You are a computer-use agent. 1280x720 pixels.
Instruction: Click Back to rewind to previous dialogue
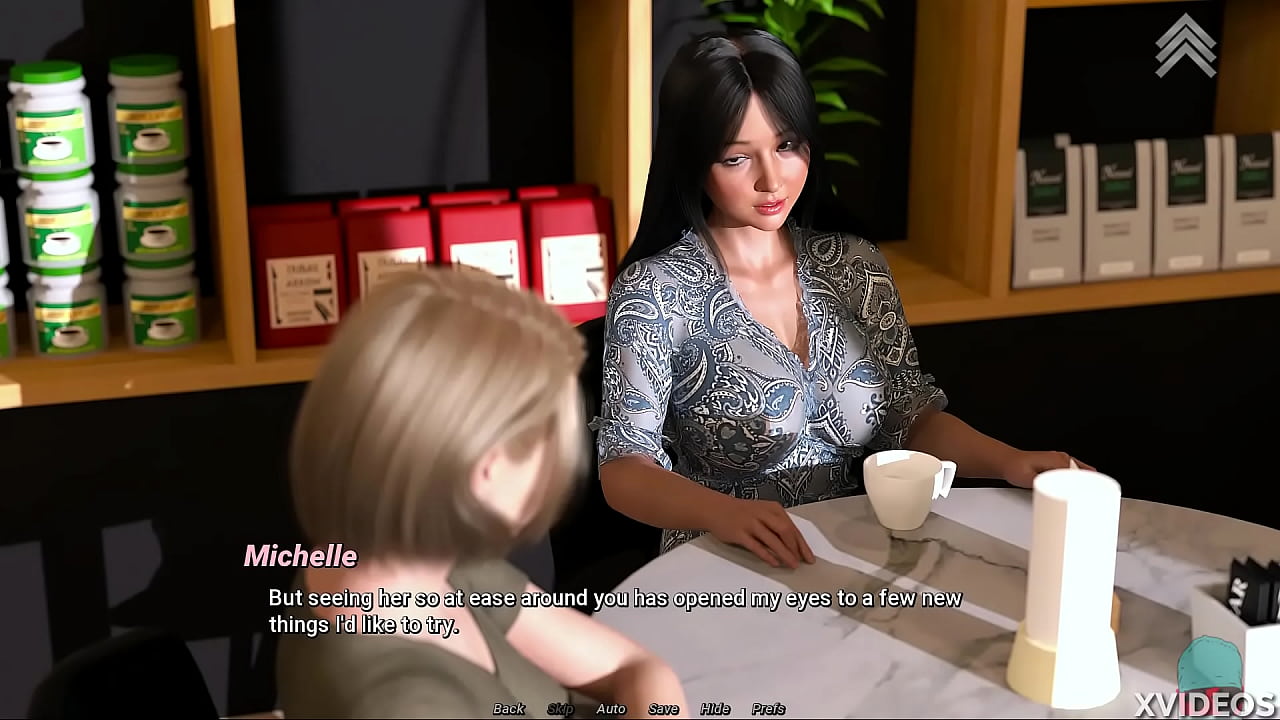click(508, 708)
